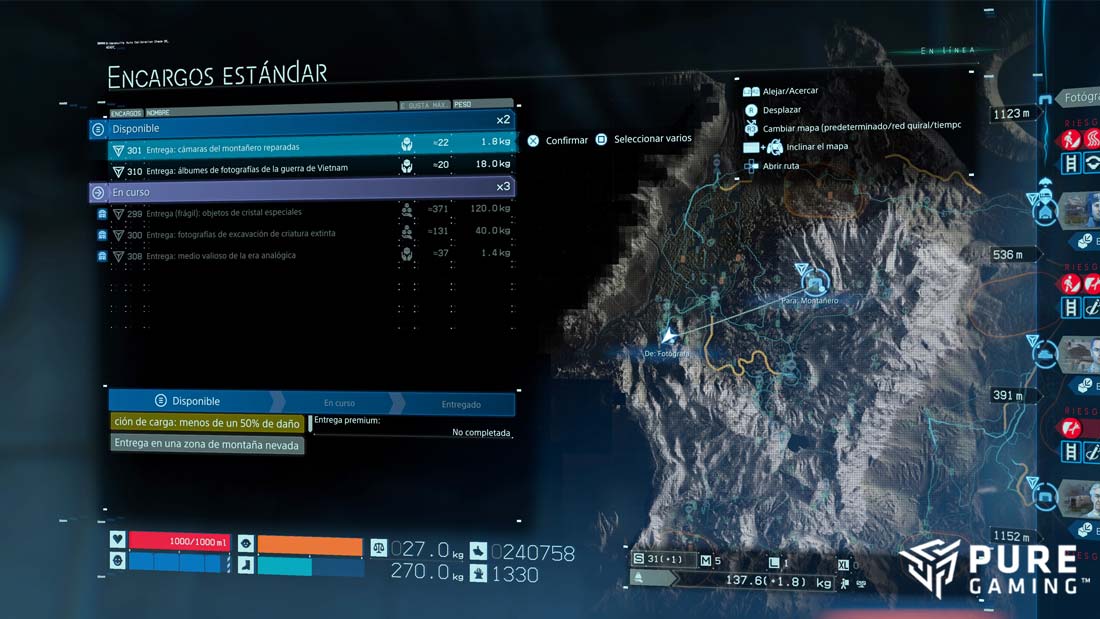This screenshot has width=1100, height=619.
Task: Open the Fotógrafa panel on the right edge
Action: pyautogui.click(x=1078, y=98)
